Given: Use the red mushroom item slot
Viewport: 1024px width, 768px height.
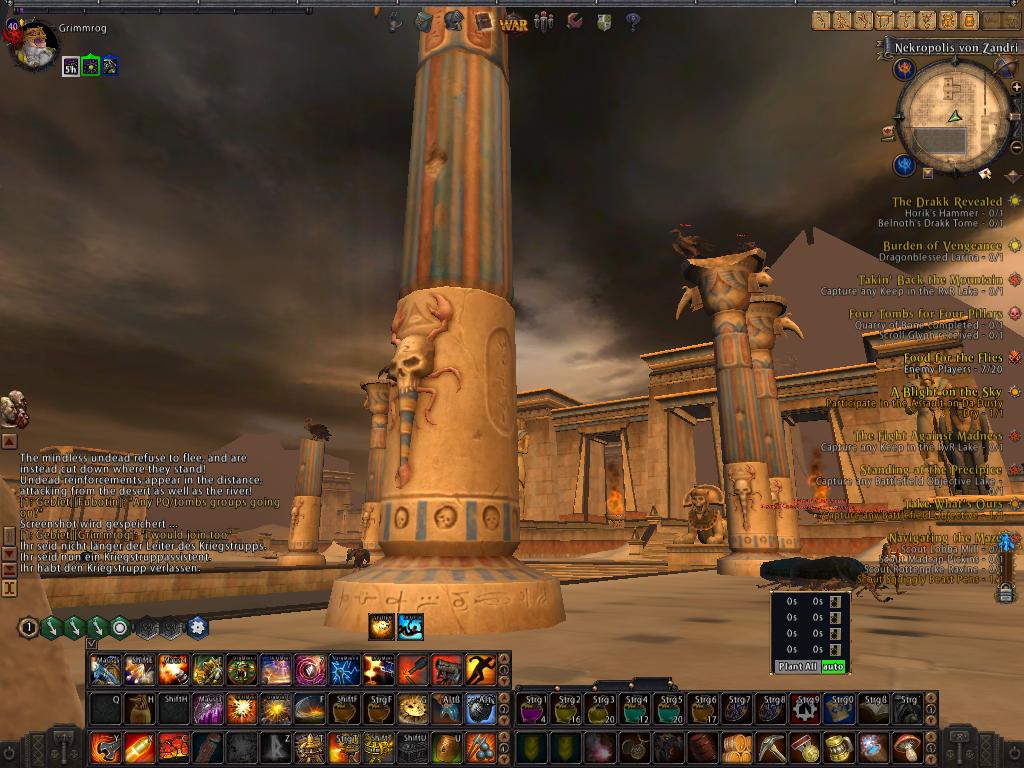Looking at the screenshot, I should tap(906, 747).
